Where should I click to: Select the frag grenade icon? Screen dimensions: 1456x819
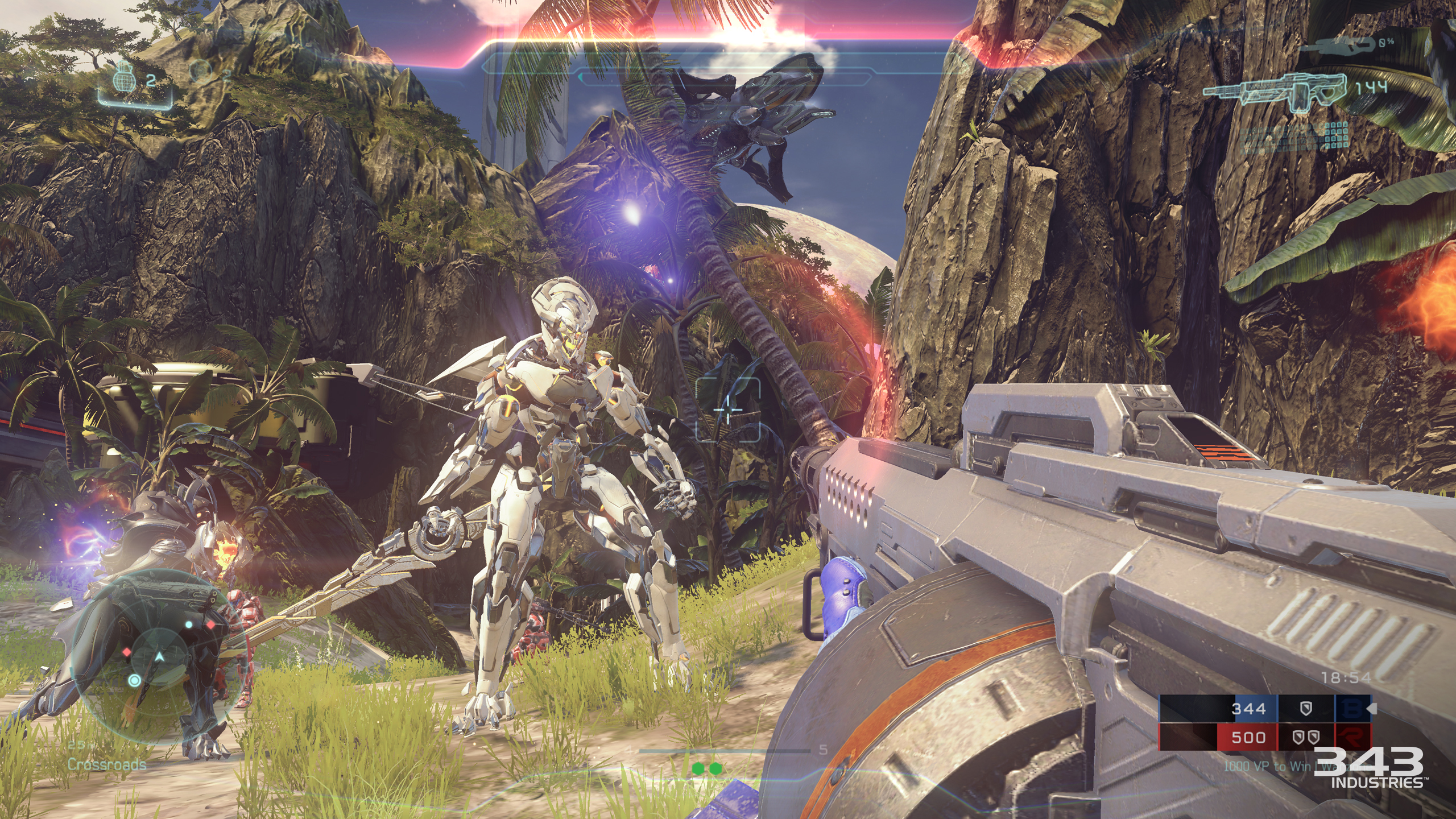tap(124, 78)
